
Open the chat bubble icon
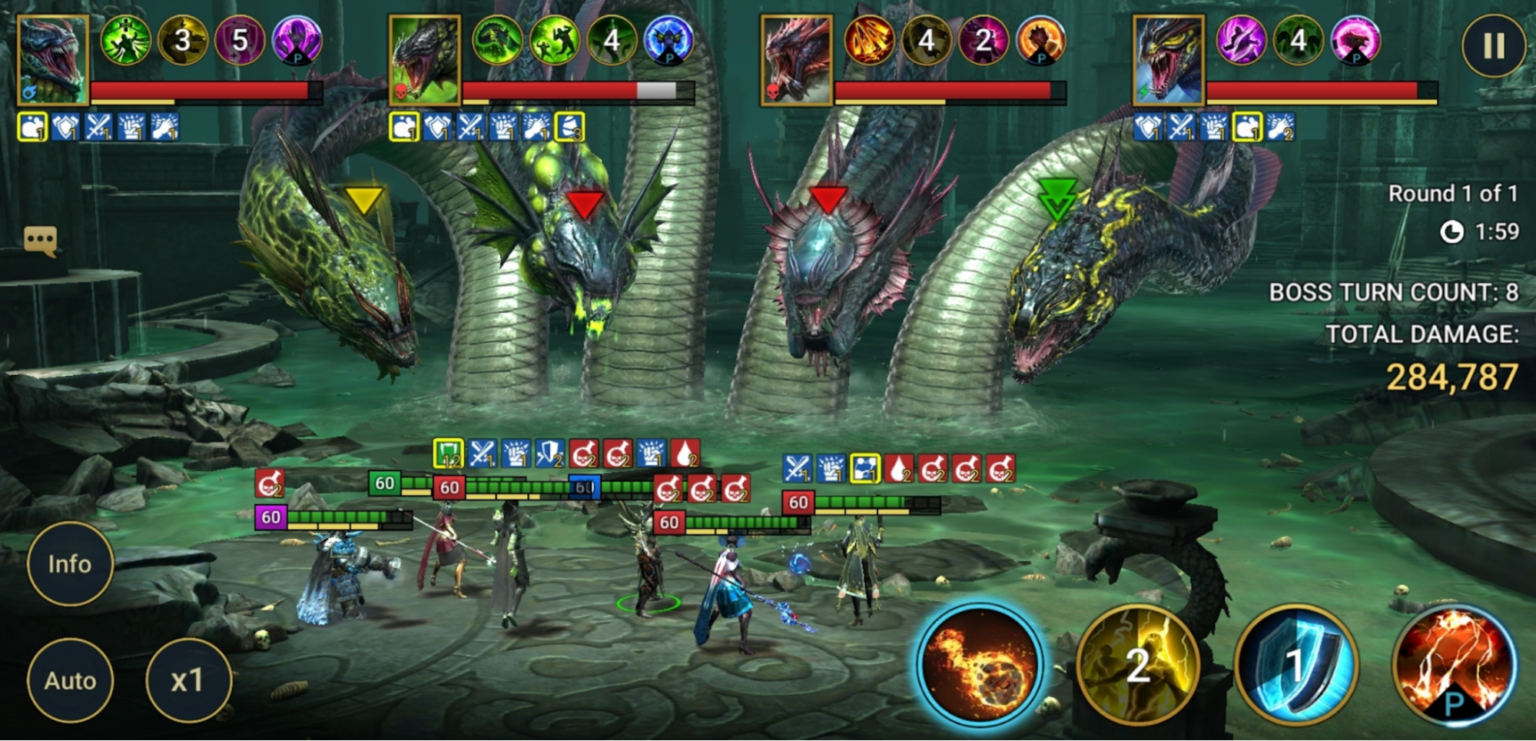pyautogui.click(x=41, y=240)
